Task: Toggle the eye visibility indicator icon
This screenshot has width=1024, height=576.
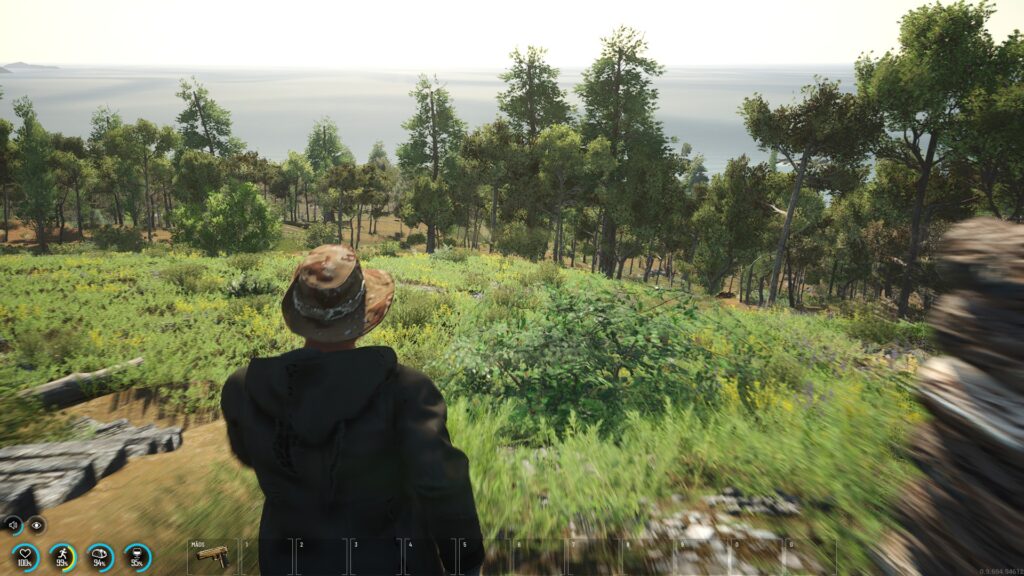Action: click(37, 524)
